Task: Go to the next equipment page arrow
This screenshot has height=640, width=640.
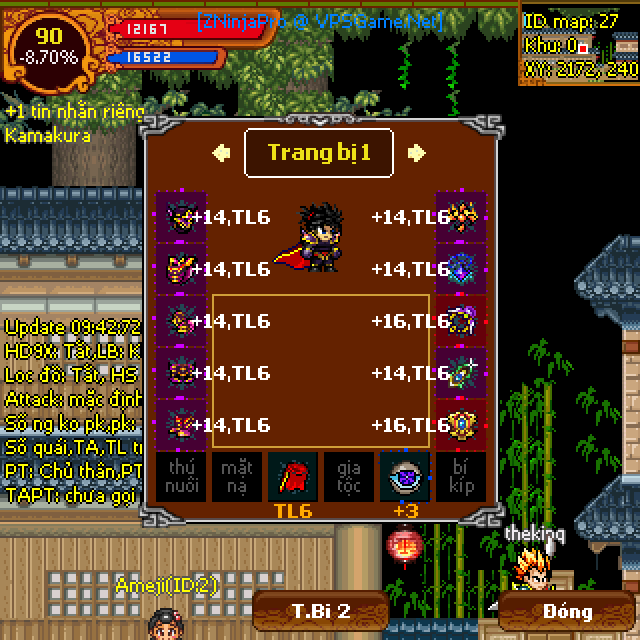Action: pyautogui.click(x=416, y=153)
